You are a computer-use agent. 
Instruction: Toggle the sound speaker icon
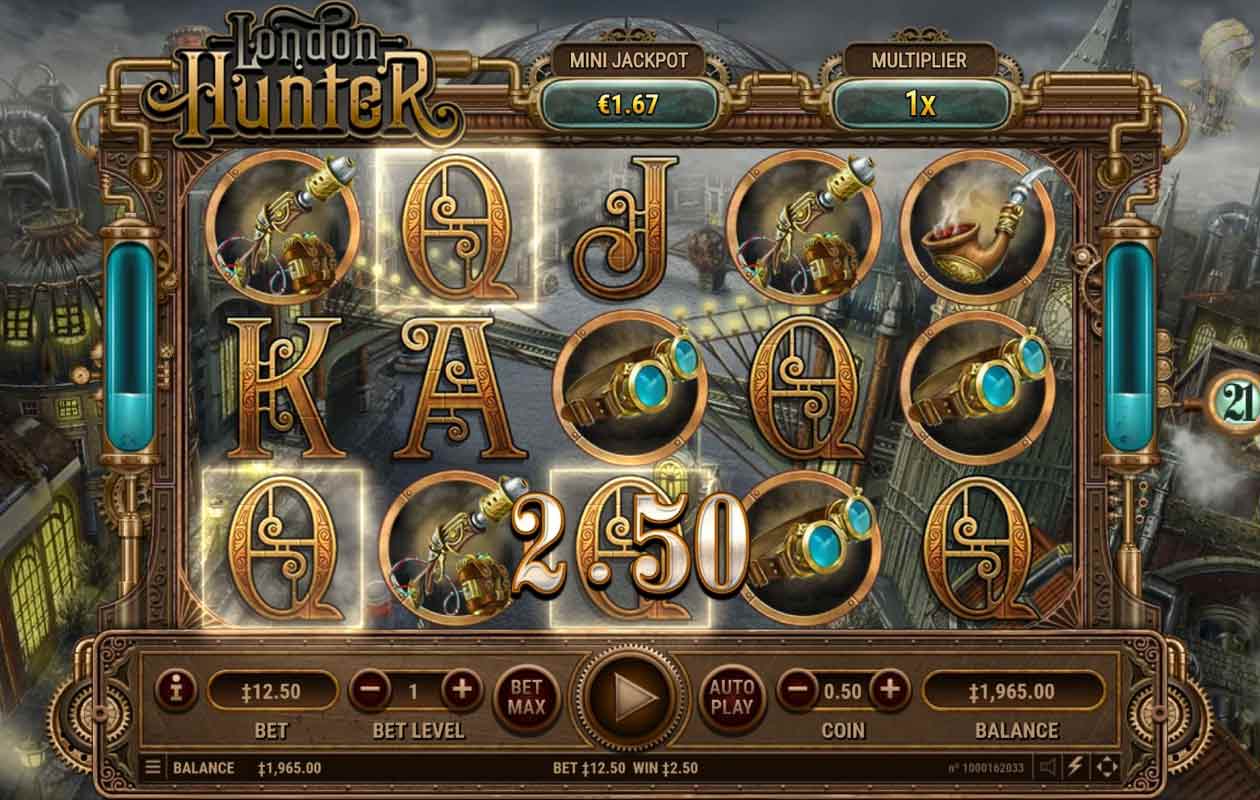[1048, 768]
